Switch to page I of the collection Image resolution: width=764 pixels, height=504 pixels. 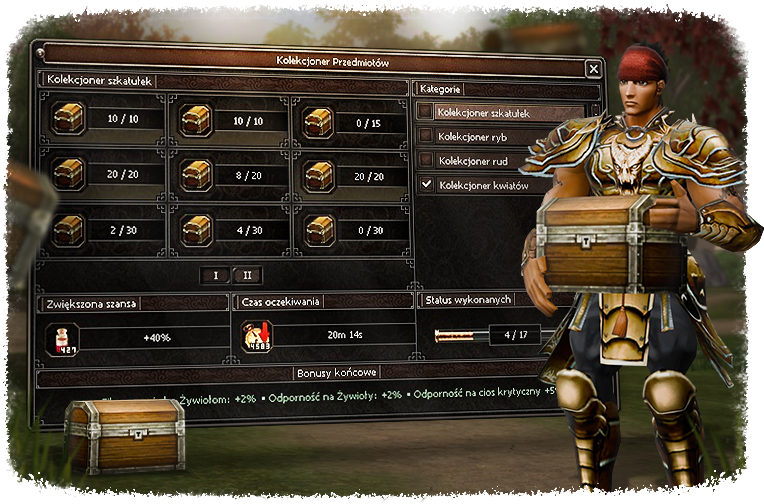[216, 275]
